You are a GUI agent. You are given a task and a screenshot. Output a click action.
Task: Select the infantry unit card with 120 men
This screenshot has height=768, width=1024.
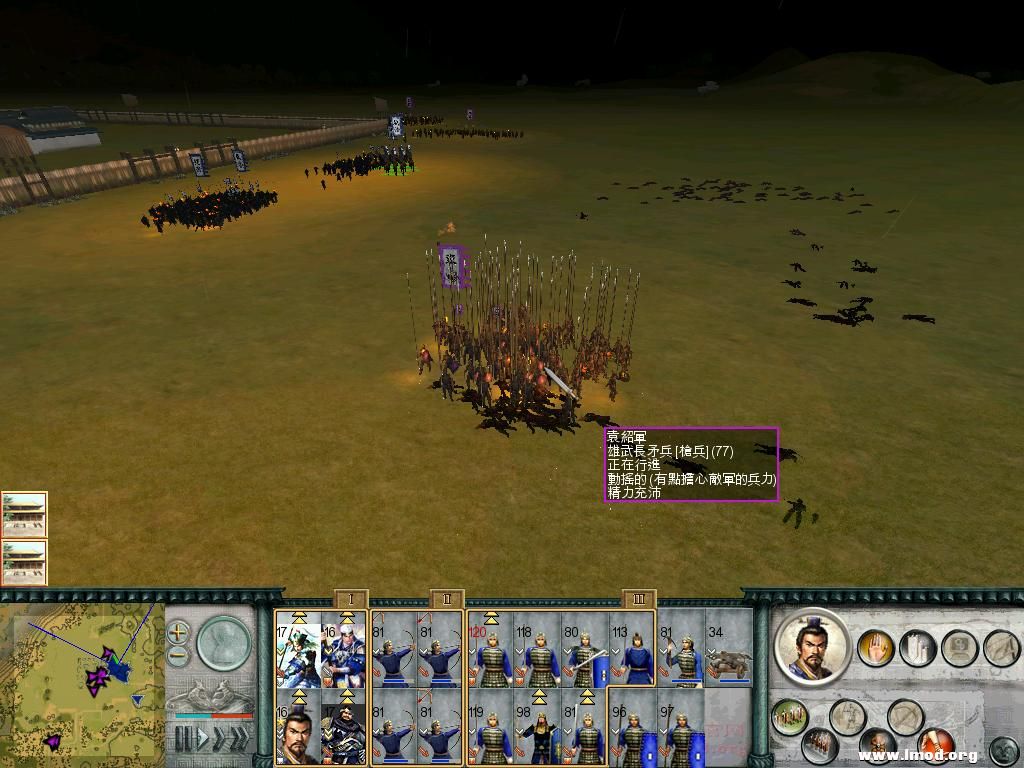click(490, 650)
